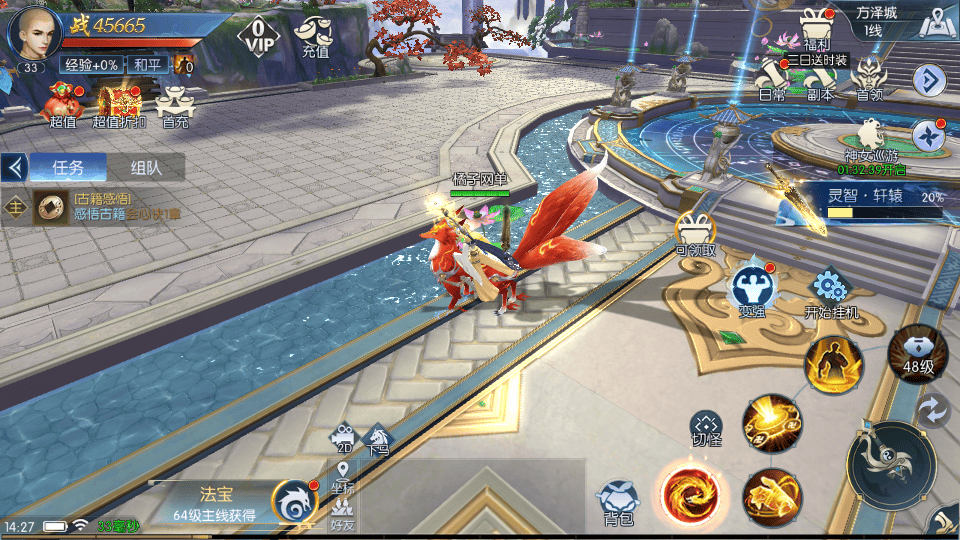Open the VIP panel
The width and height of the screenshot is (960, 540).
258,33
